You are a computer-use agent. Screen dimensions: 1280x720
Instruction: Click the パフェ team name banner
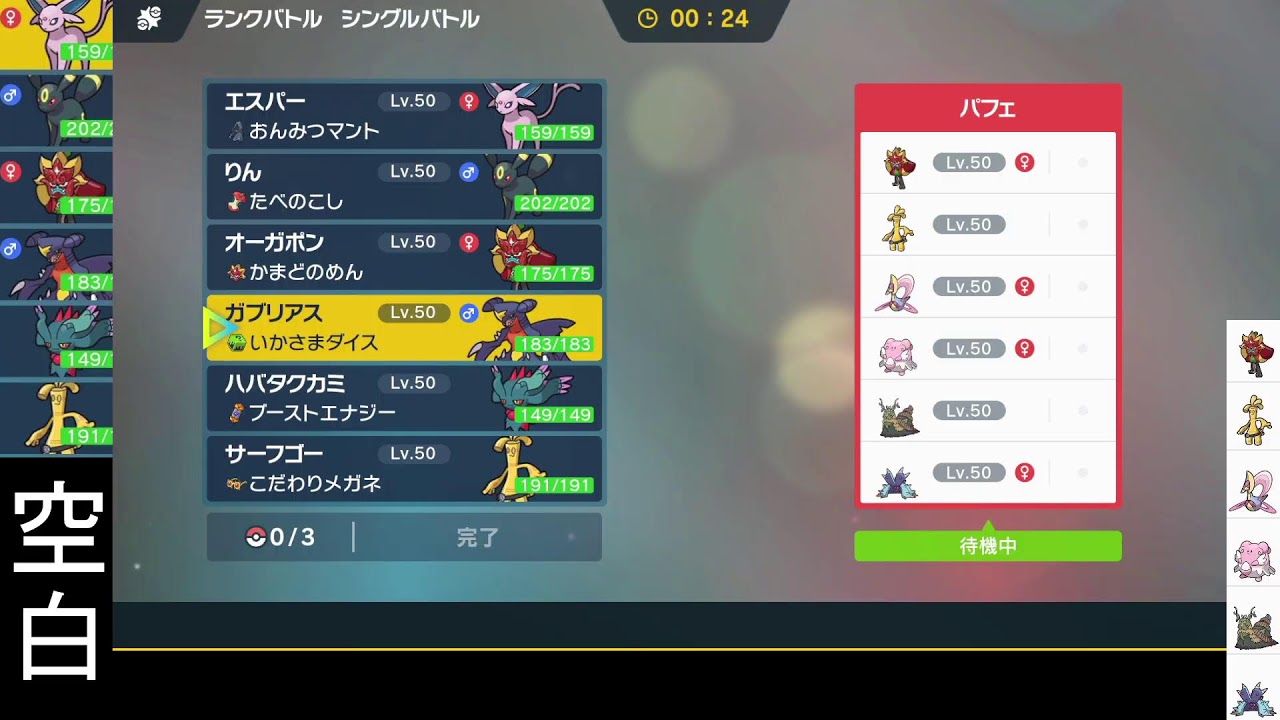[988, 108]
